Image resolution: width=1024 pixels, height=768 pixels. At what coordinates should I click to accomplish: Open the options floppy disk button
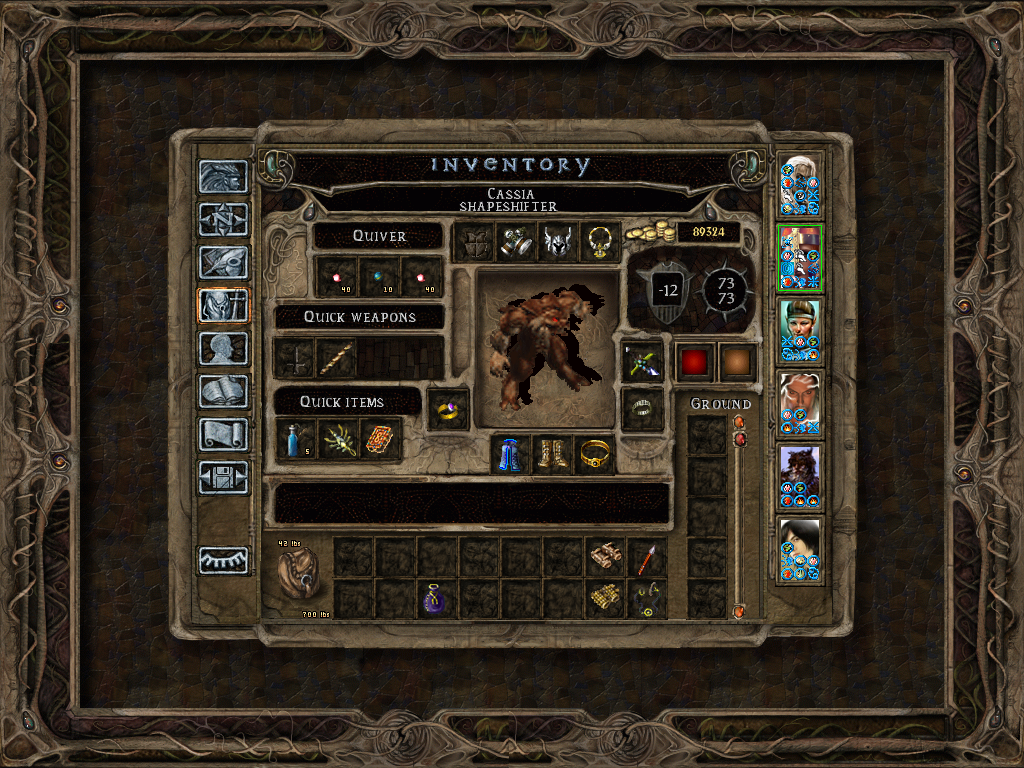pos(223,478)
